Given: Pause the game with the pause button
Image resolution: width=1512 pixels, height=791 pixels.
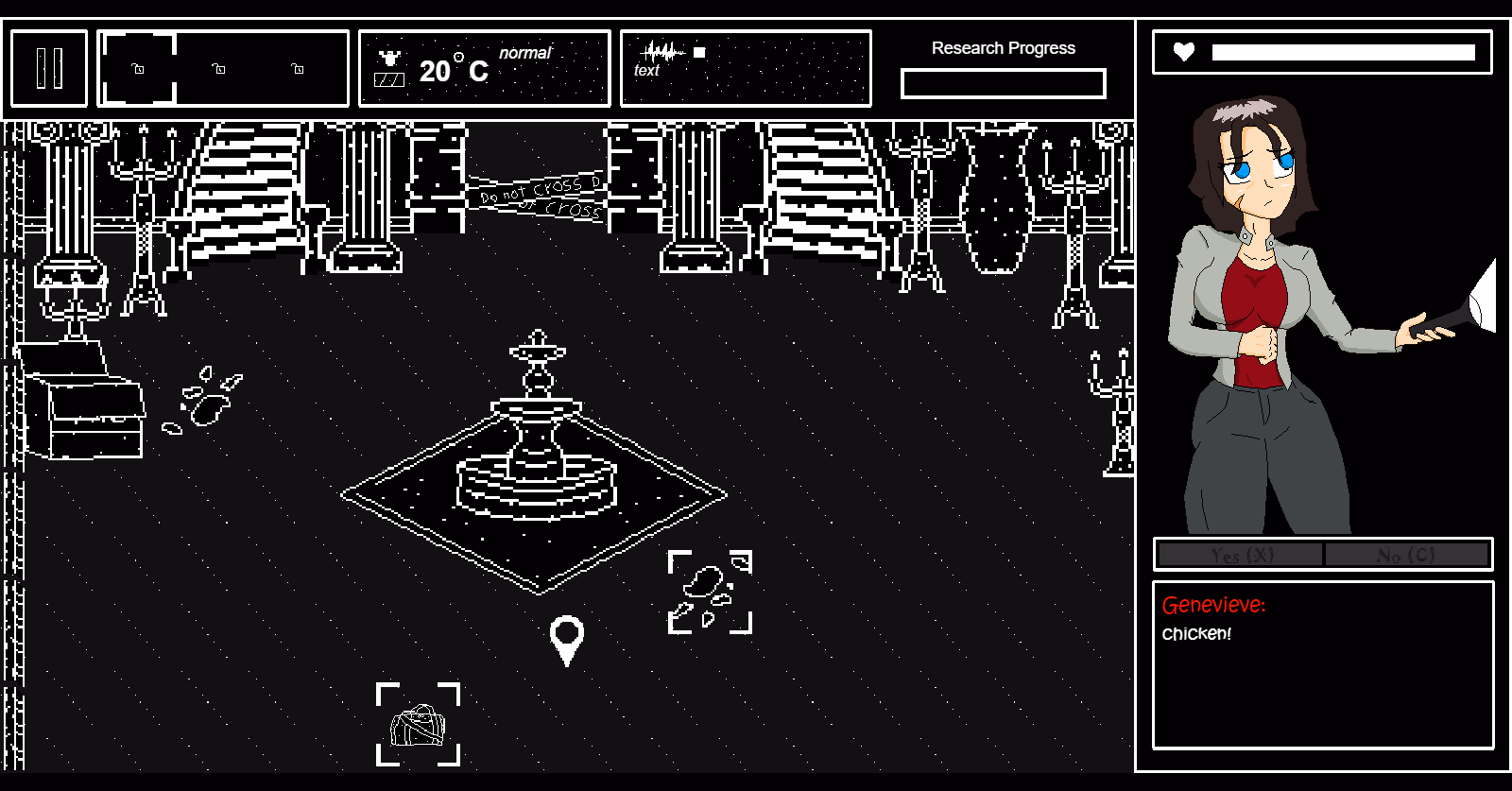Looking at the screenshot, I should 49,68.
